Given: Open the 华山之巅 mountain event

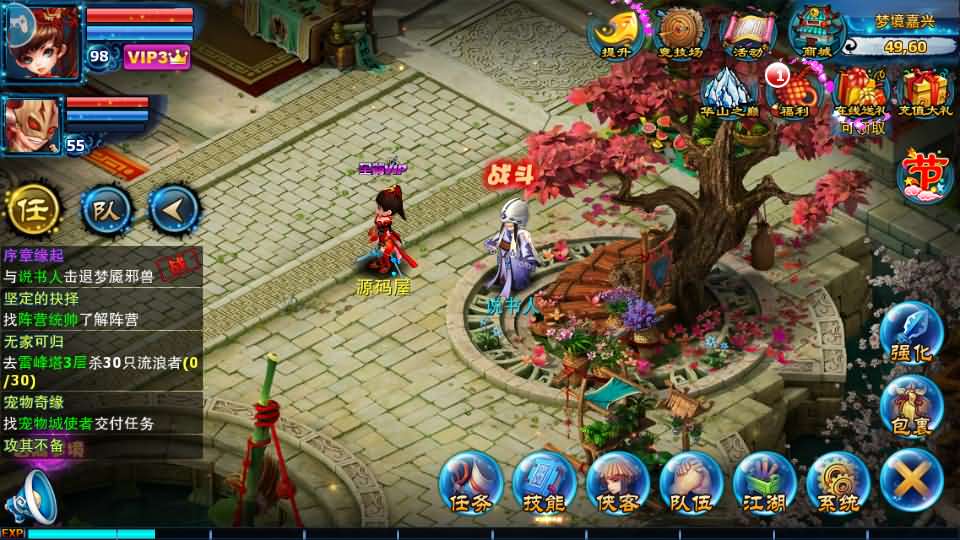Looking at the screenshot, I should click(730, 94).
